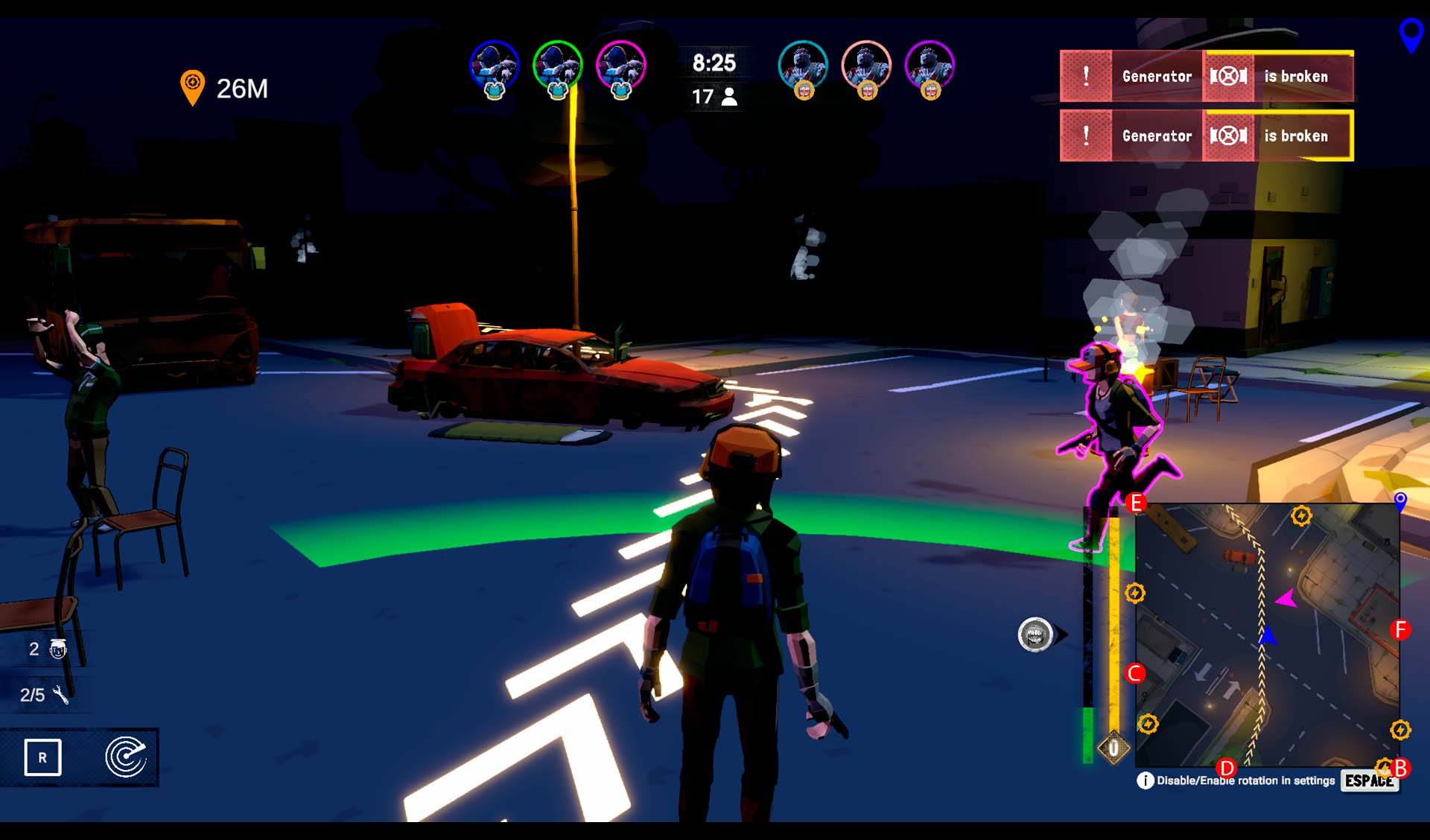Click the magenta teammate arrow on minimap
This screenshot has width=1430, height=840.
[x=1286, y=599]
